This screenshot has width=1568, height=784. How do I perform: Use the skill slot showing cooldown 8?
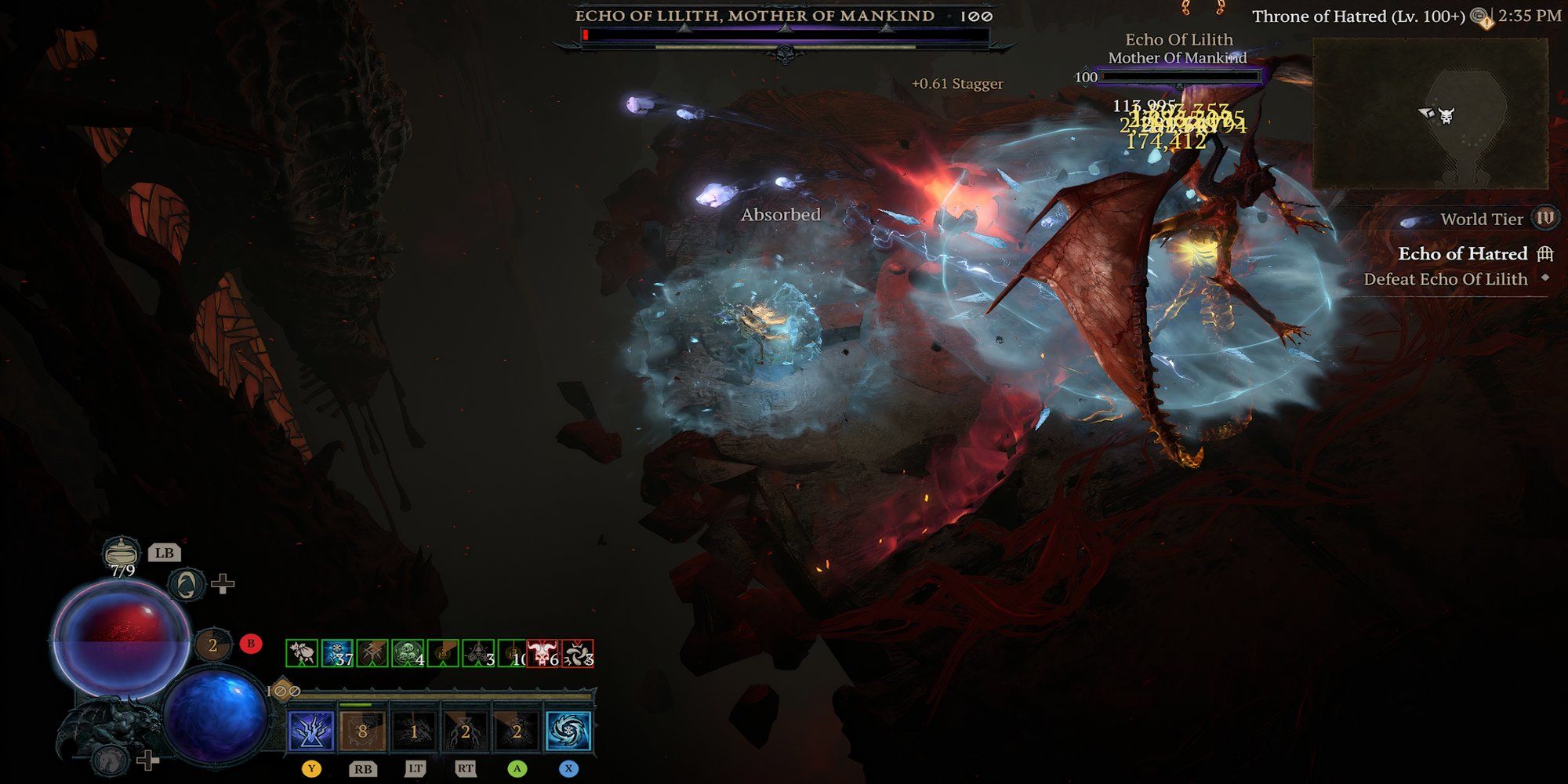(362, 731)
